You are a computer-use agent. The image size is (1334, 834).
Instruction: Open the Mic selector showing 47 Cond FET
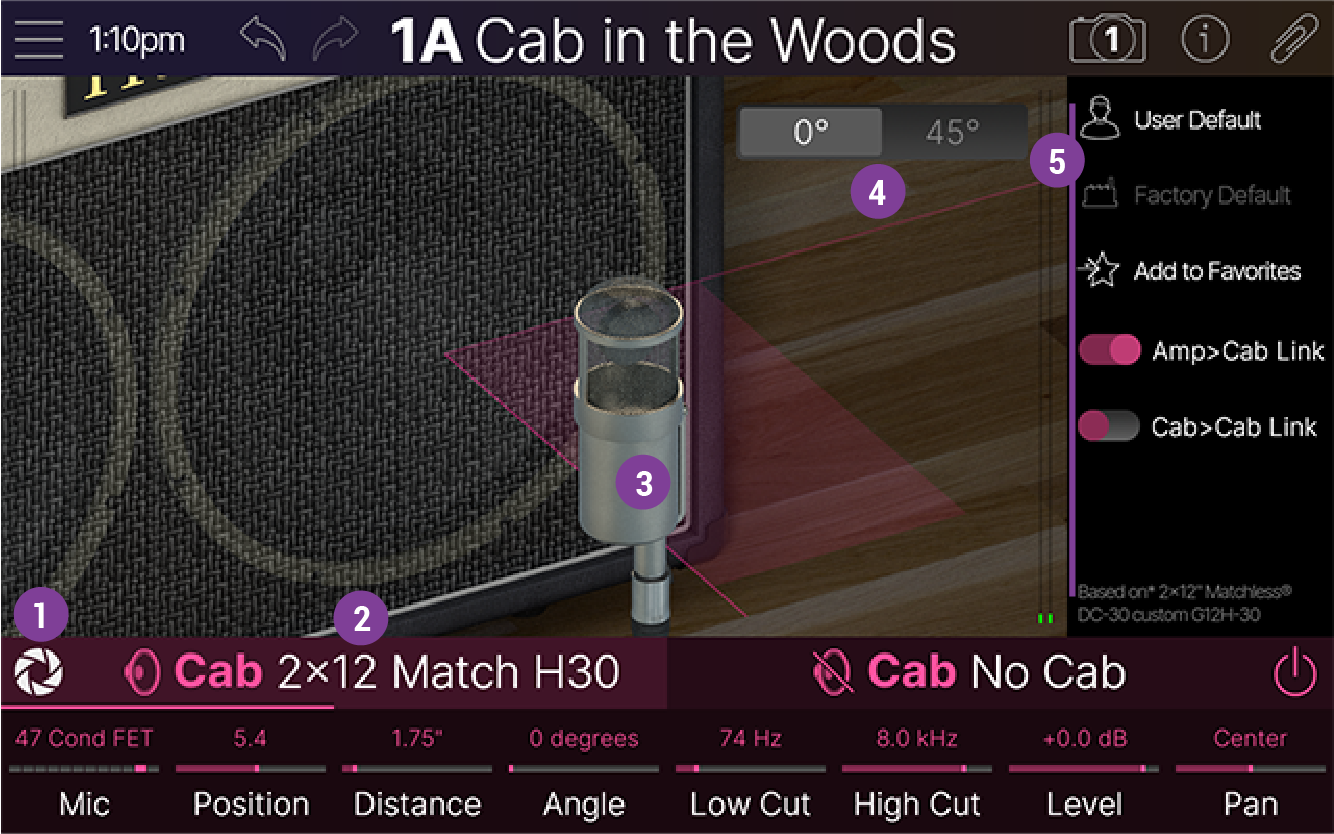(85, 770)
